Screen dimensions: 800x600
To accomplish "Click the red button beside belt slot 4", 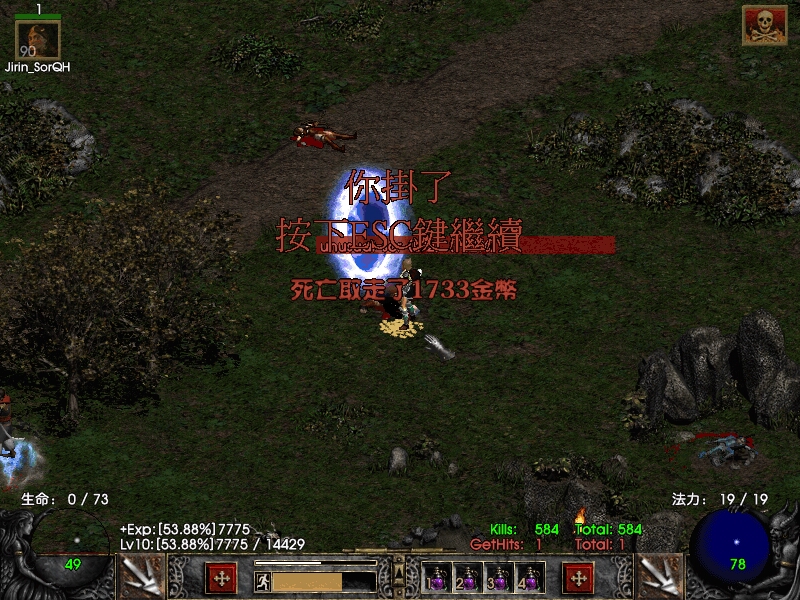I will (578, 578).
